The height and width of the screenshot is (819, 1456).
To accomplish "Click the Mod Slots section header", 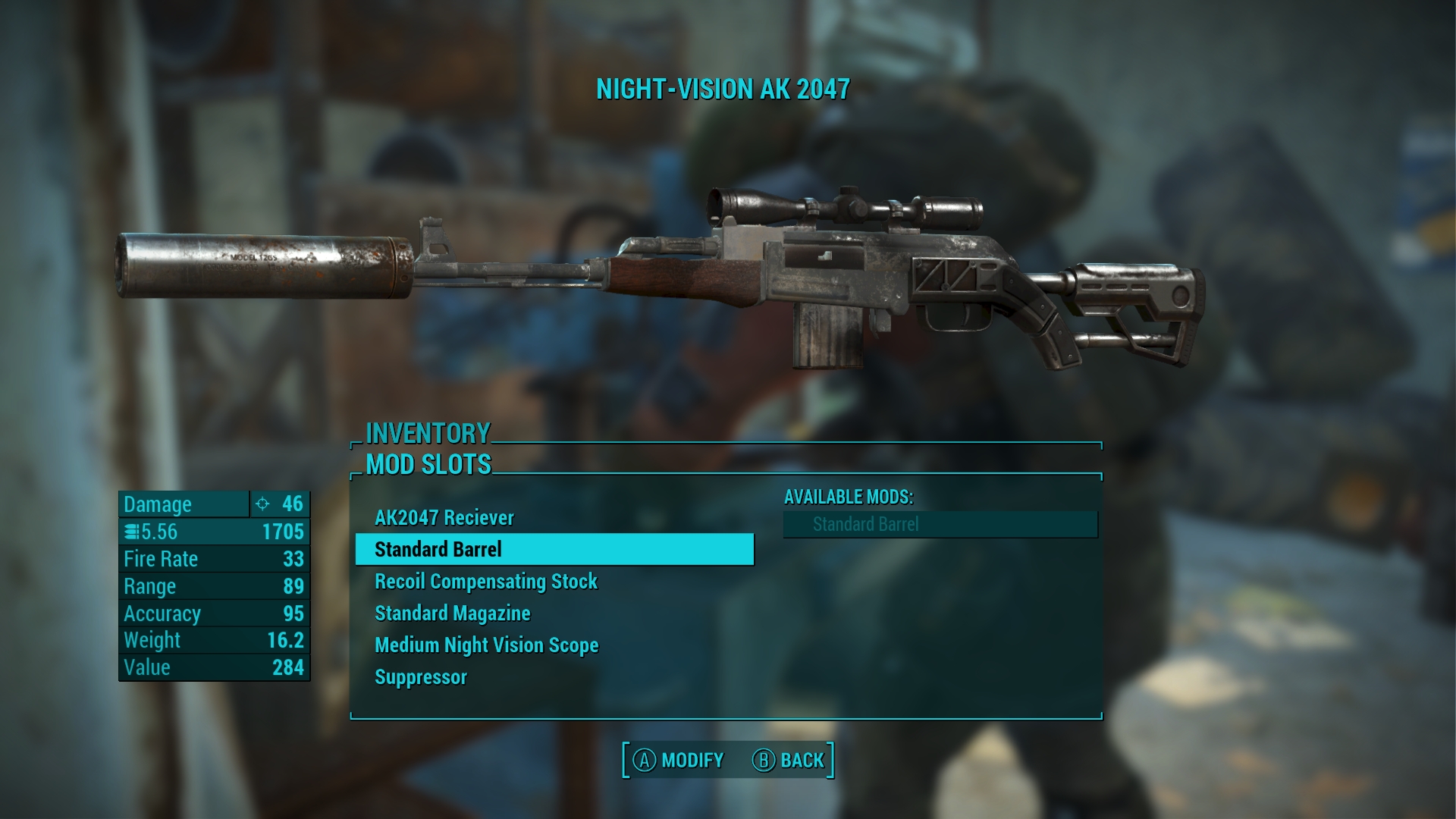I will click(428, 464).
